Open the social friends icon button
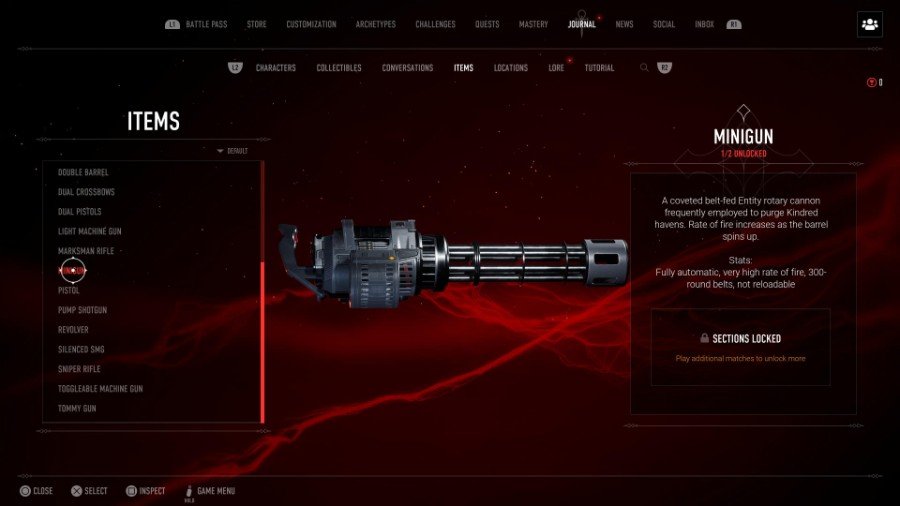Image resolution: width=900 pixels, height=506 pixels. (x=869, y=25)
